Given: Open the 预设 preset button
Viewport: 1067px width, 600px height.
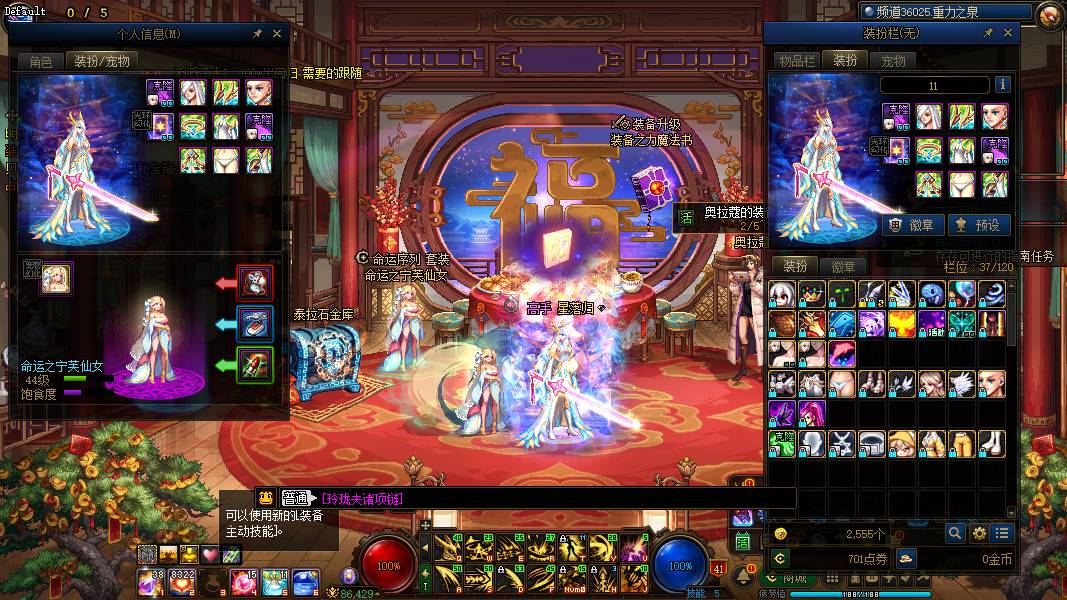Looking at the screenshot, I should [977, 225].
